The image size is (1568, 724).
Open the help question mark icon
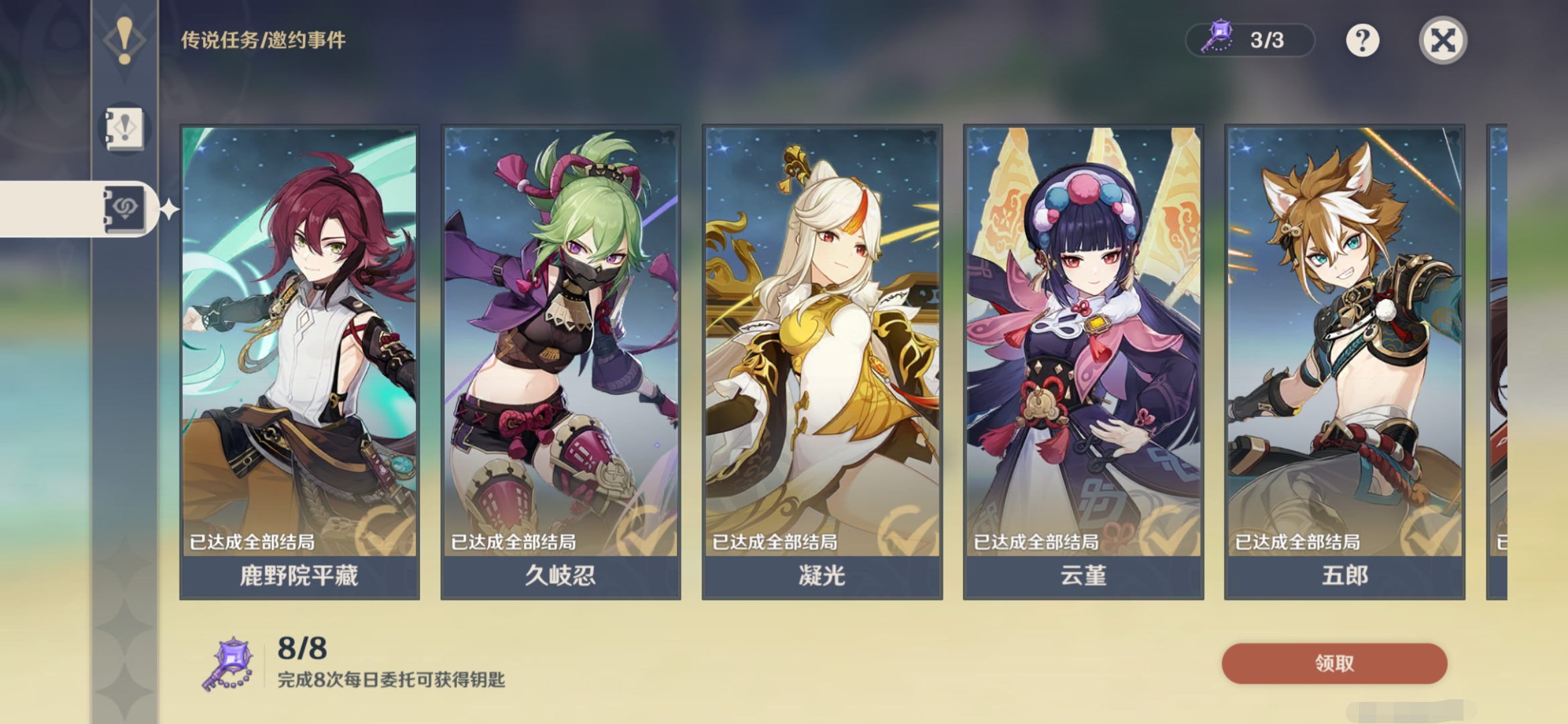tap(1362, 40)
